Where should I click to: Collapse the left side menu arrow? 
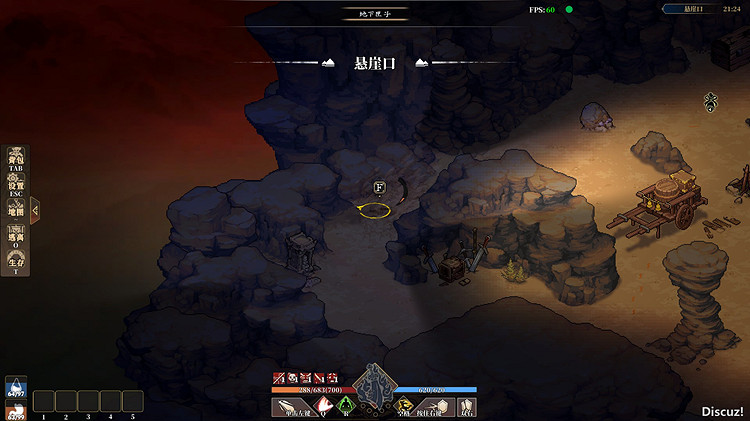(x=35, y=210)
